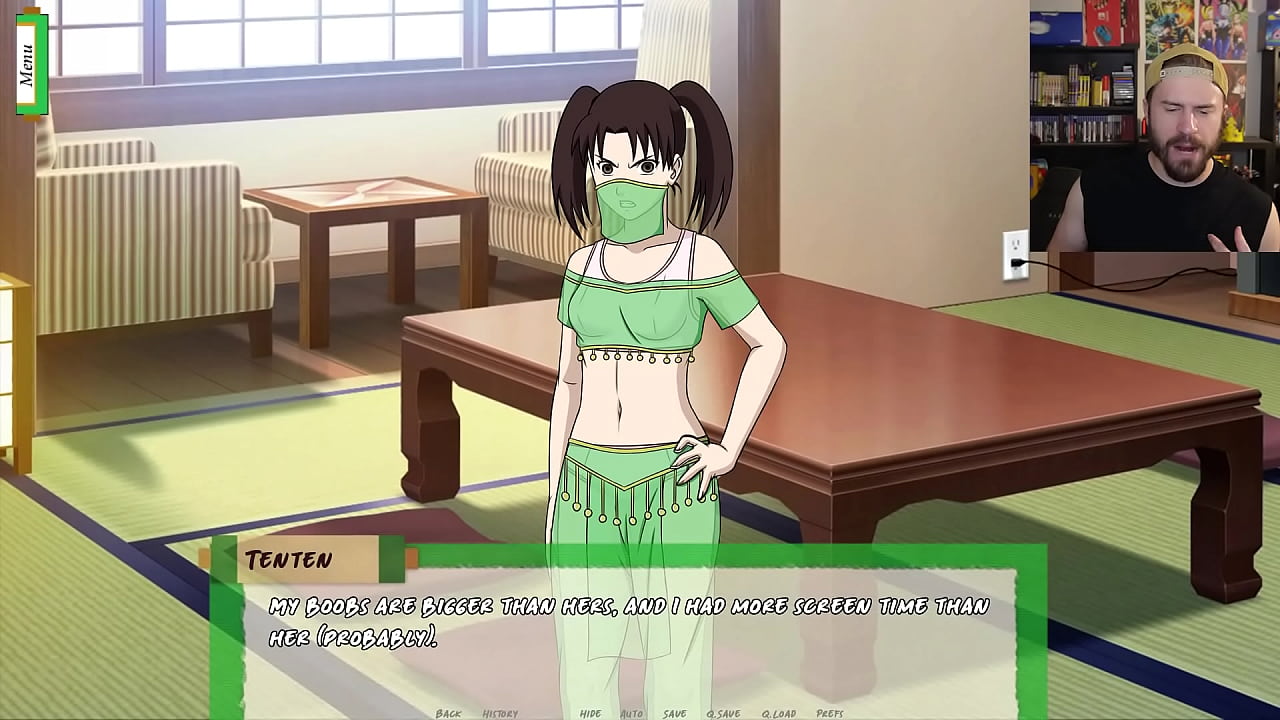The width and height of the screenshot is (1280, 720).
Task: Hide the dialogue text box
Action: 591,713
